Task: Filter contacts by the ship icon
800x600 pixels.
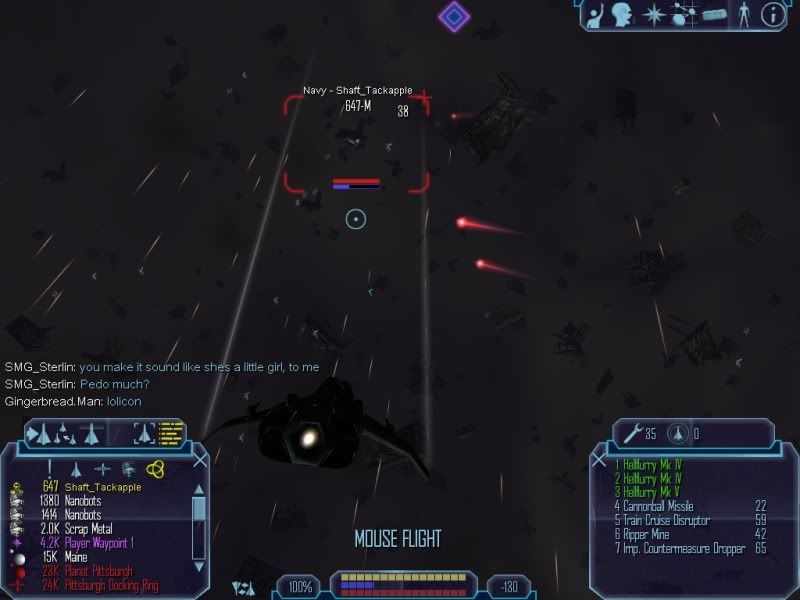Action: point(76,468)
